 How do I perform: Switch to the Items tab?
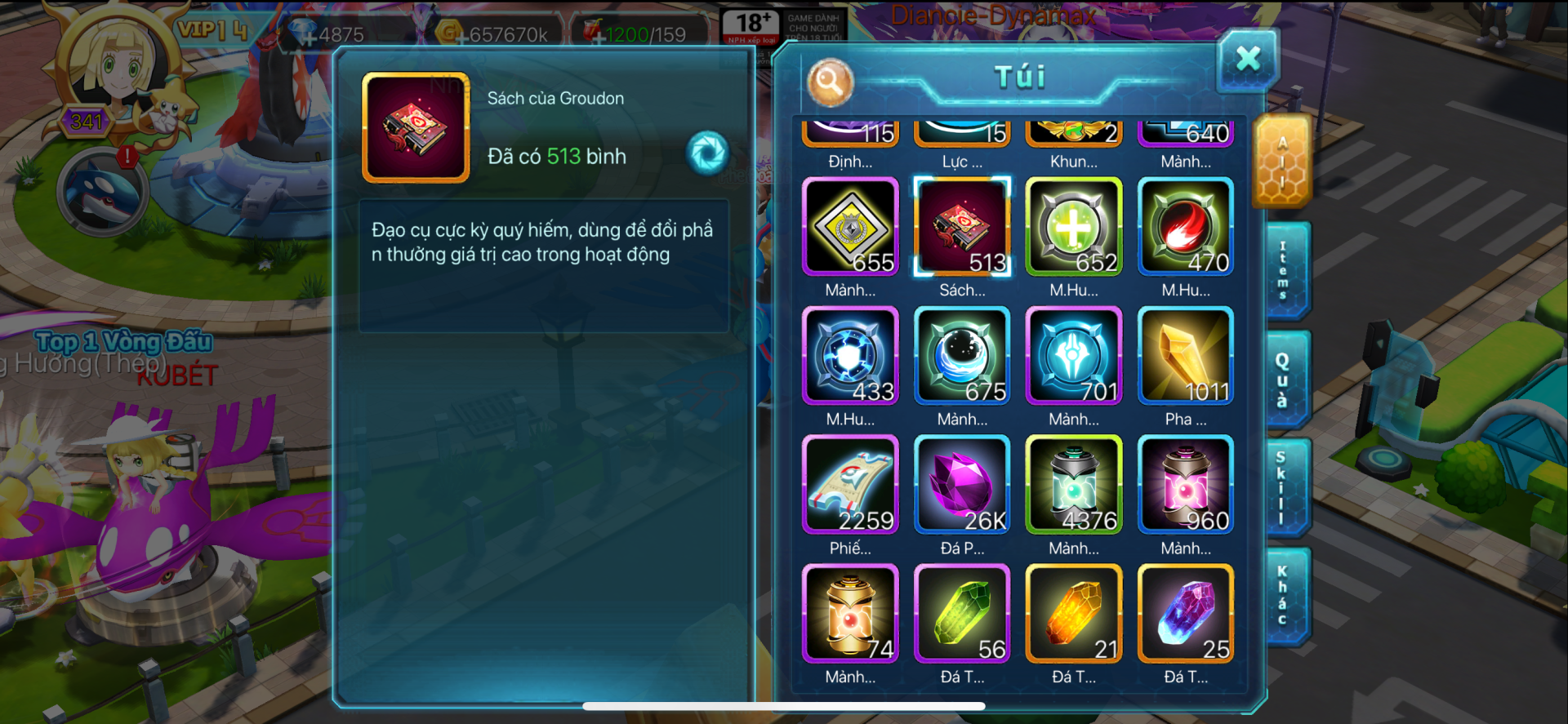click(x=1285, y=270)
